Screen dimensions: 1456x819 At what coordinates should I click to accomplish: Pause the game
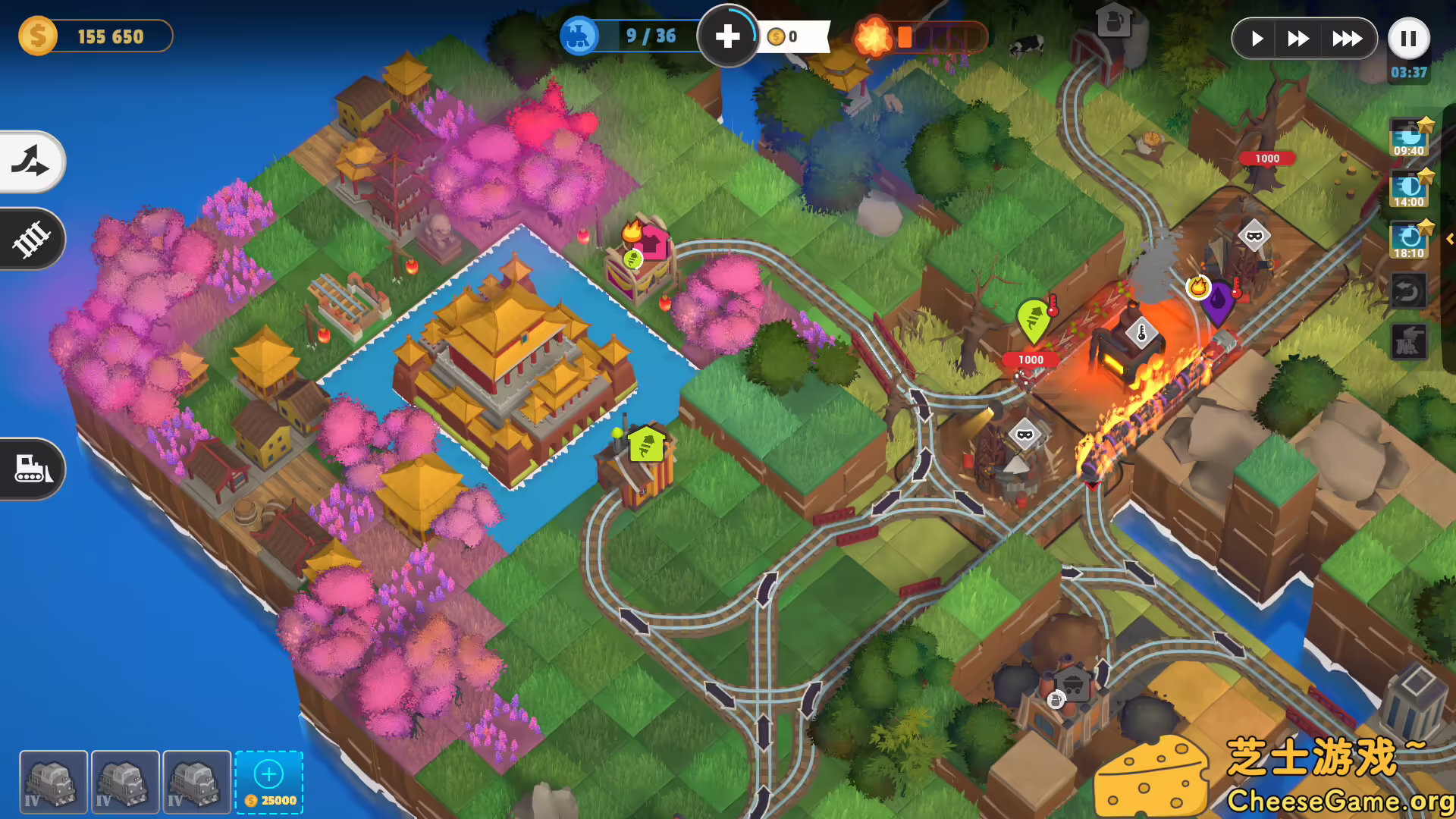tap(1408, 39)
